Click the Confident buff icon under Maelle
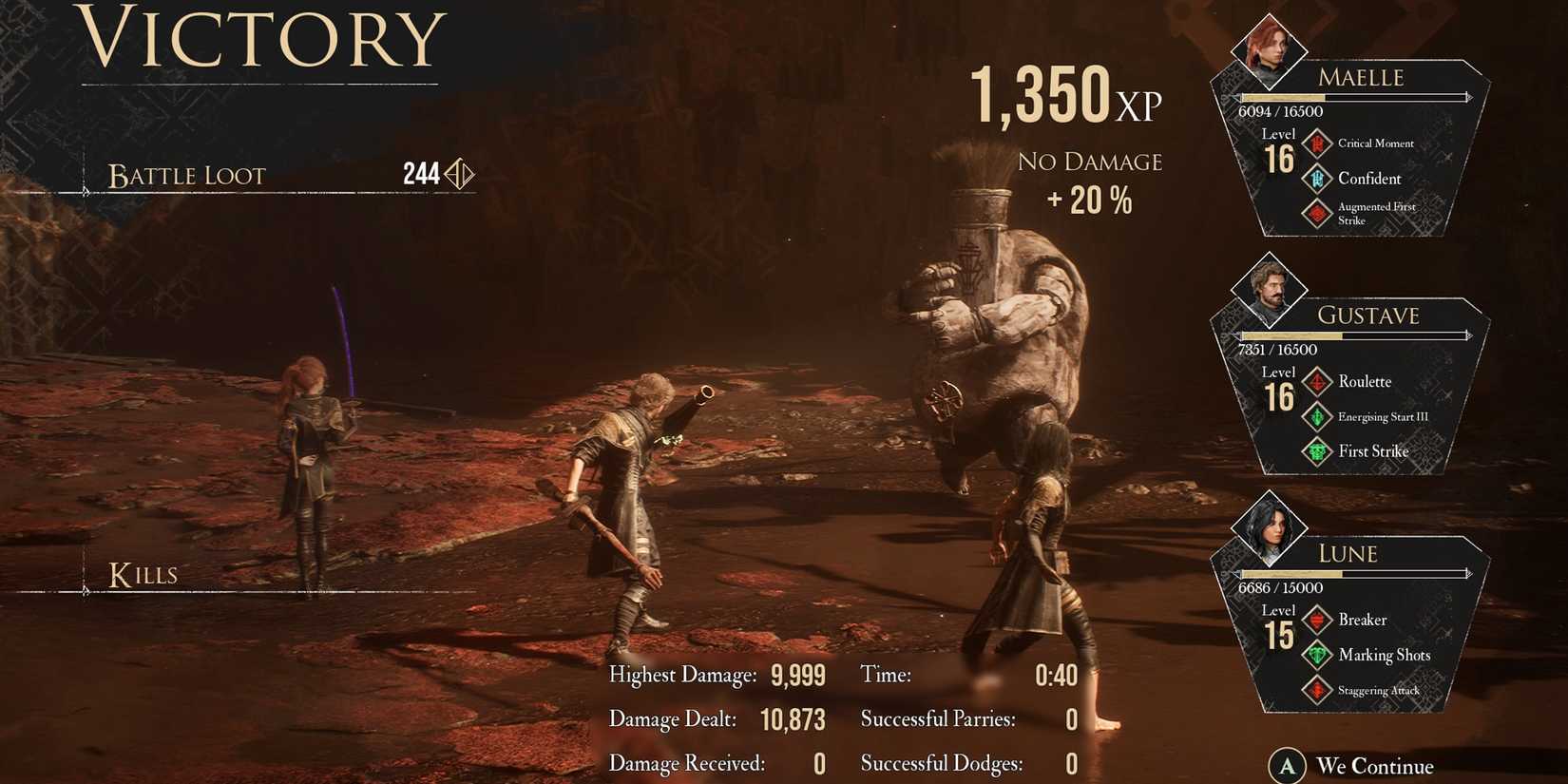The image size is (1568, 784). (1317, 179)
